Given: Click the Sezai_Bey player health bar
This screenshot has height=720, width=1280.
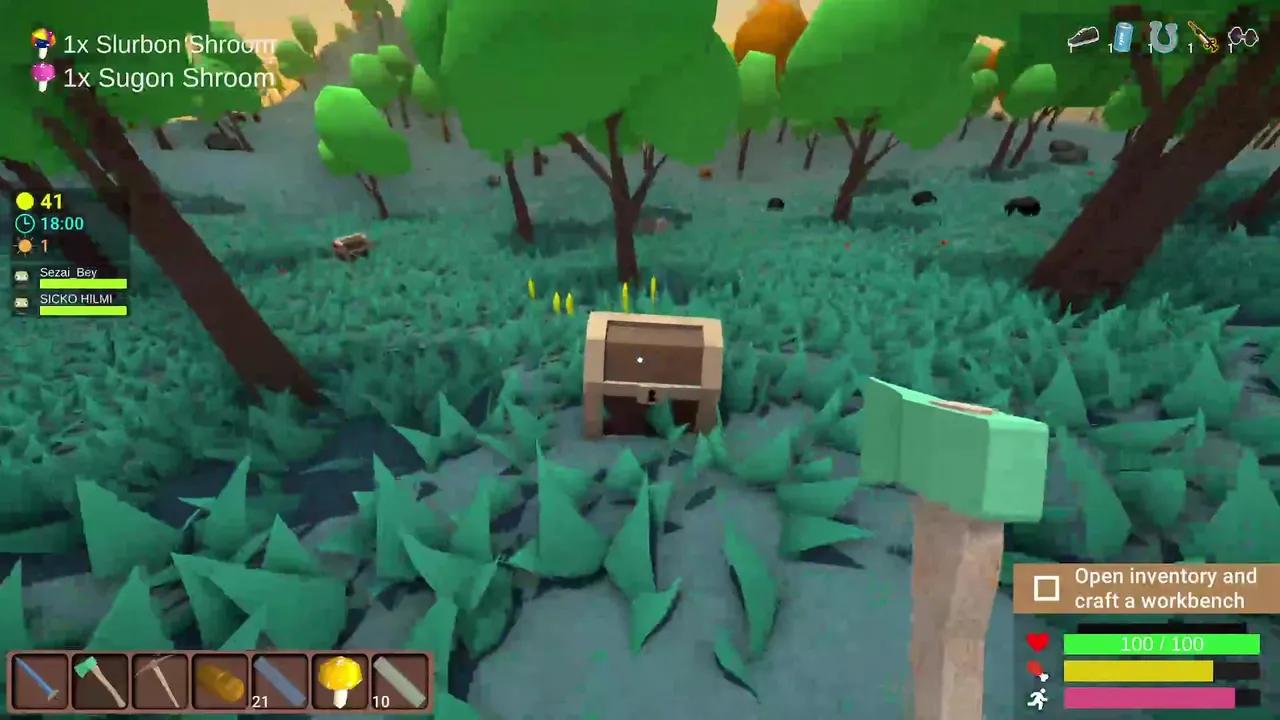Looking at the screenshot, I should pos(83,284).
